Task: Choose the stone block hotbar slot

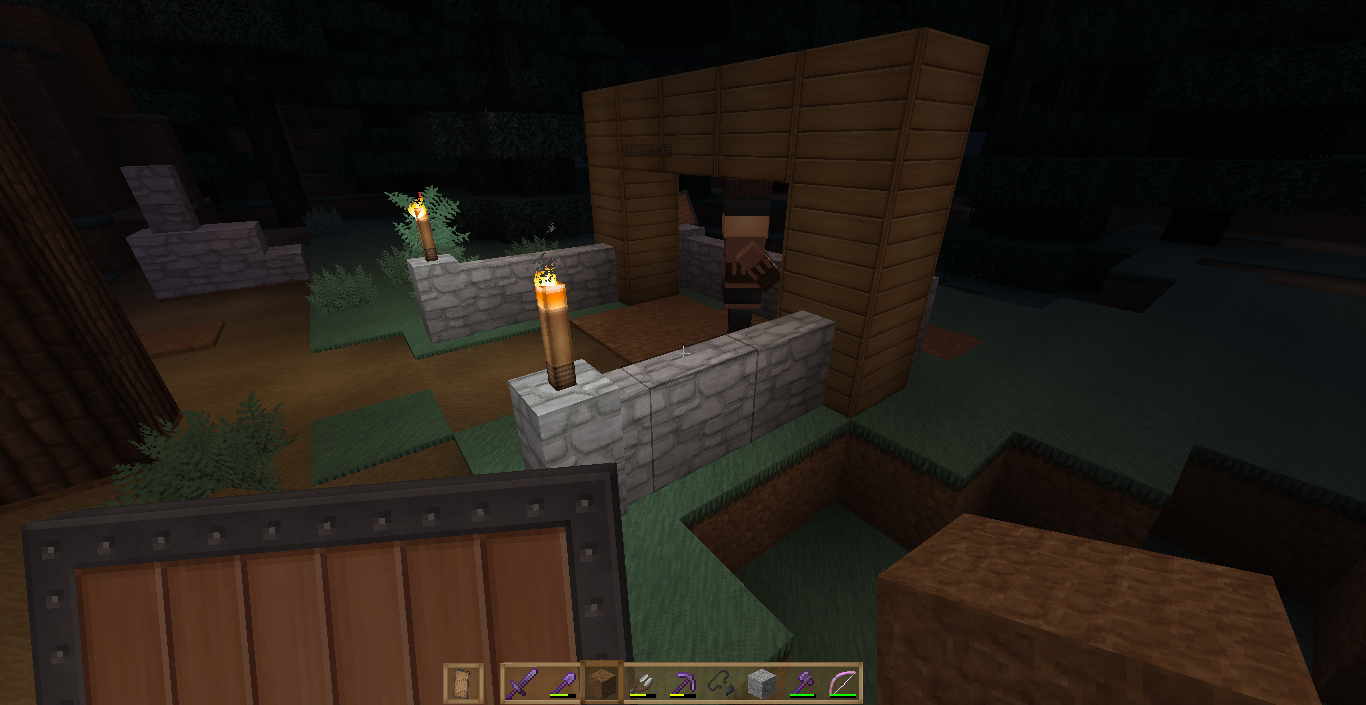Action: tap(763, 683)
